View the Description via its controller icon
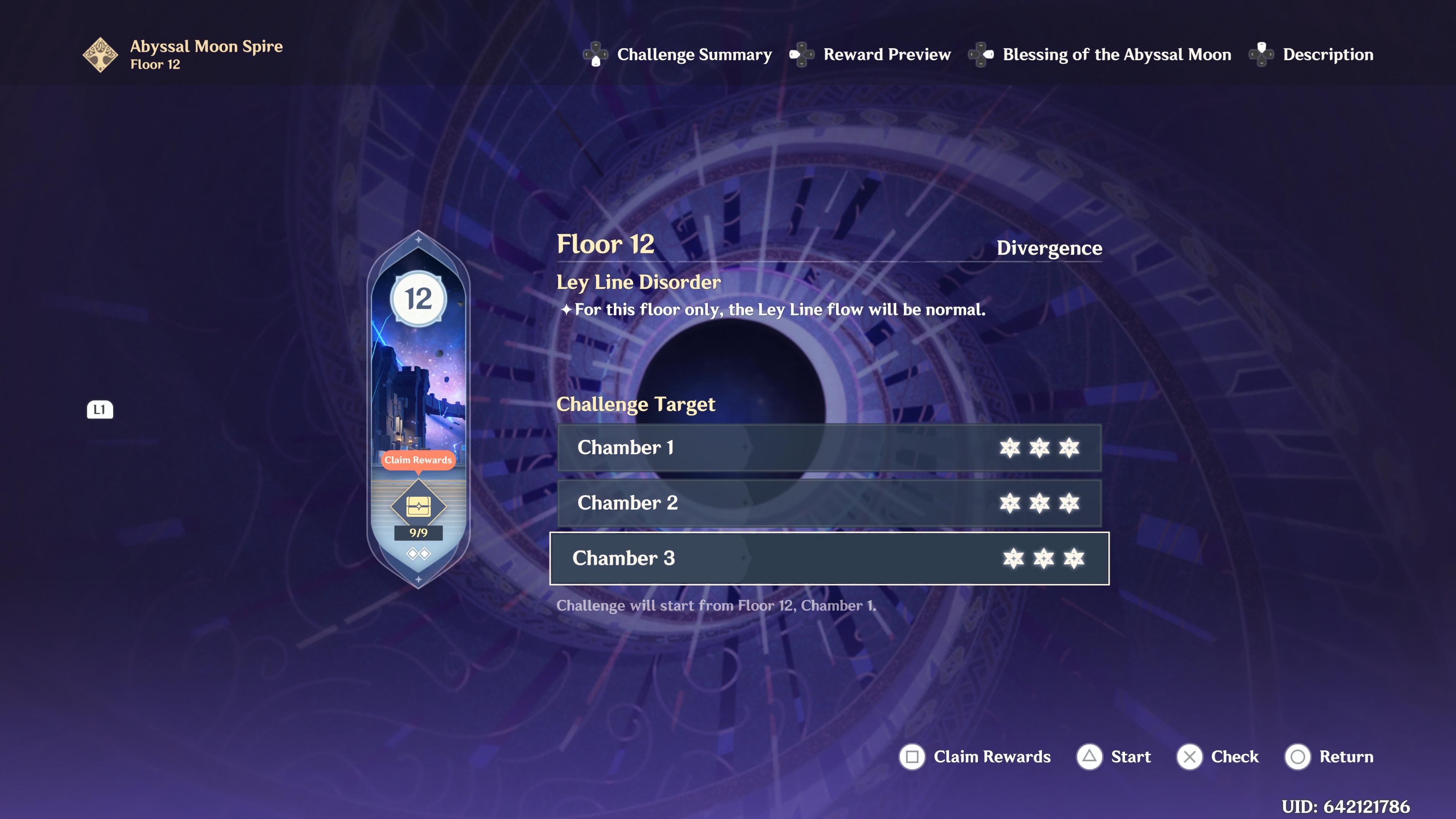 pyautogui.click(x=1261, y=54)
